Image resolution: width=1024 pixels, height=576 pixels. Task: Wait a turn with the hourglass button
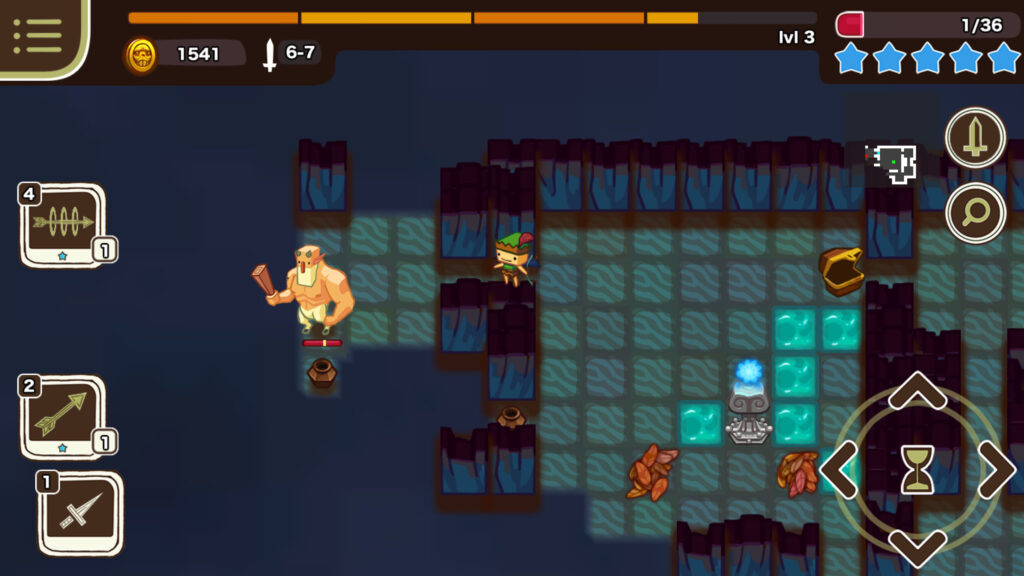917,469
